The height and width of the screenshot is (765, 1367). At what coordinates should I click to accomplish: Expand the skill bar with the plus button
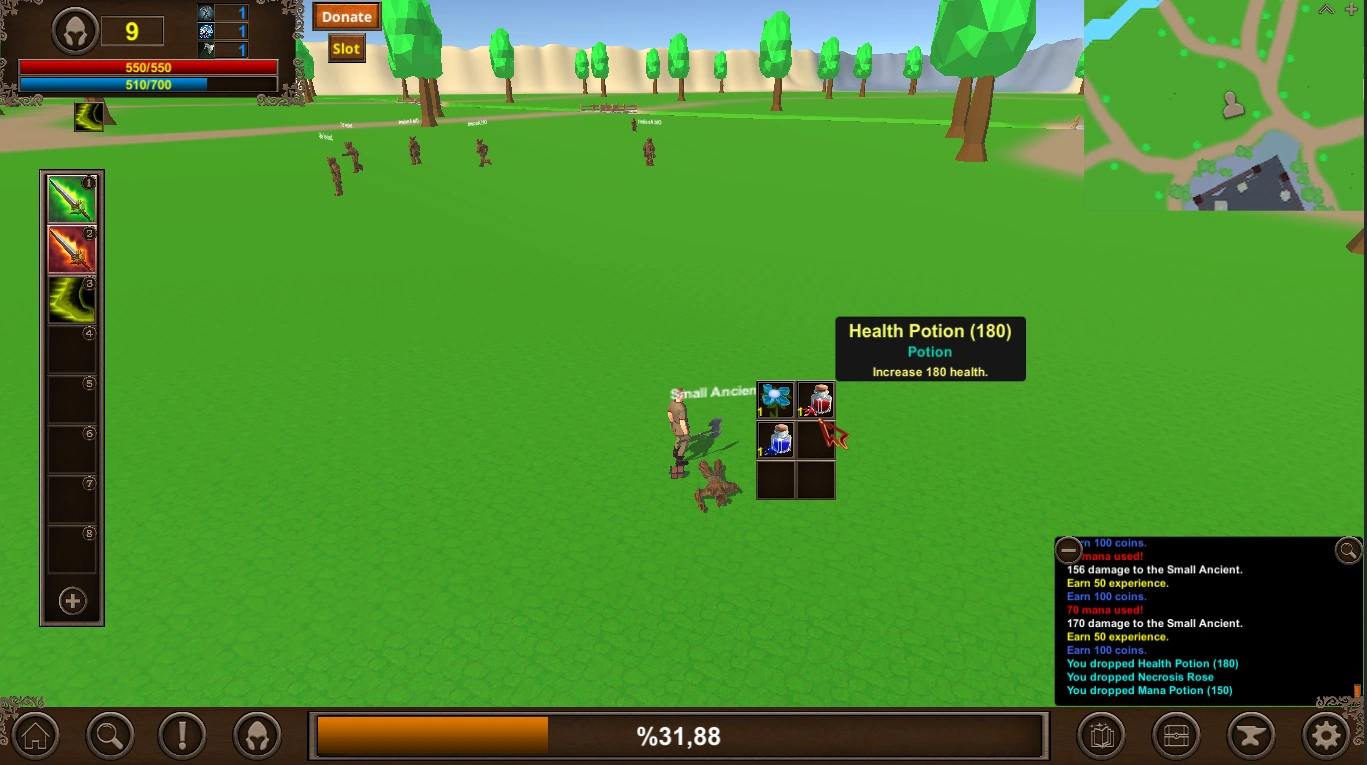(x=72, y=601)
